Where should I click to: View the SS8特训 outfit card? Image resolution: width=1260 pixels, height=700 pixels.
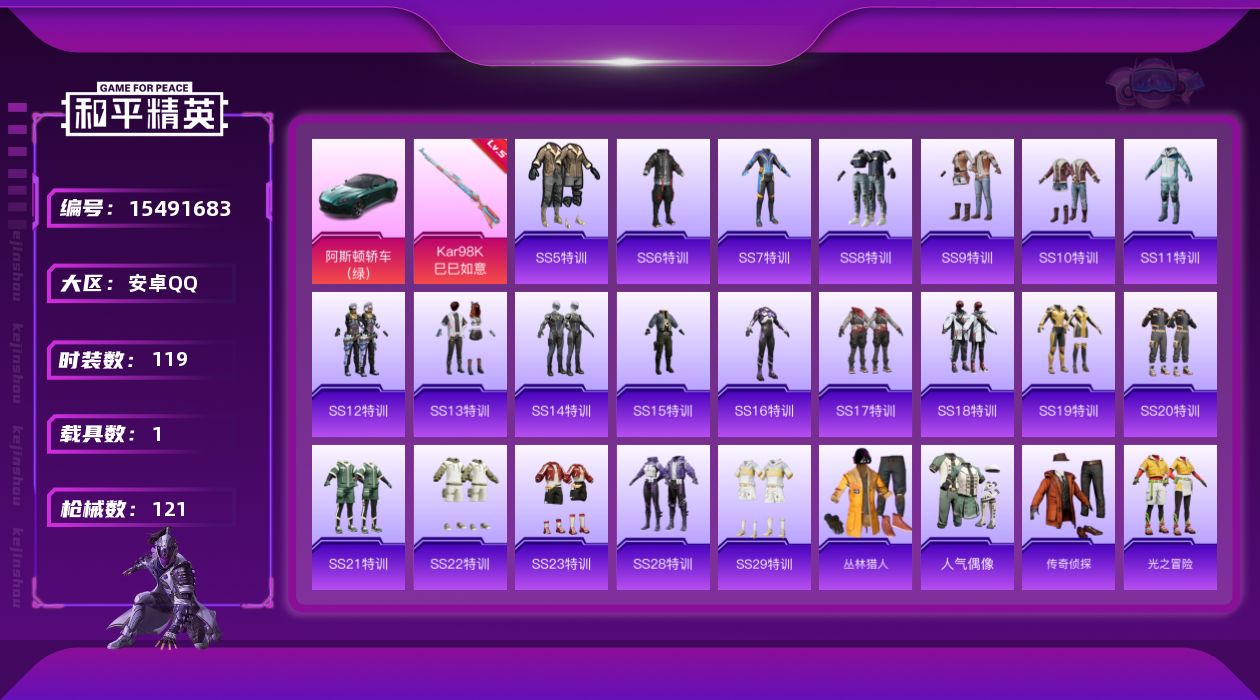pos(865,211)
